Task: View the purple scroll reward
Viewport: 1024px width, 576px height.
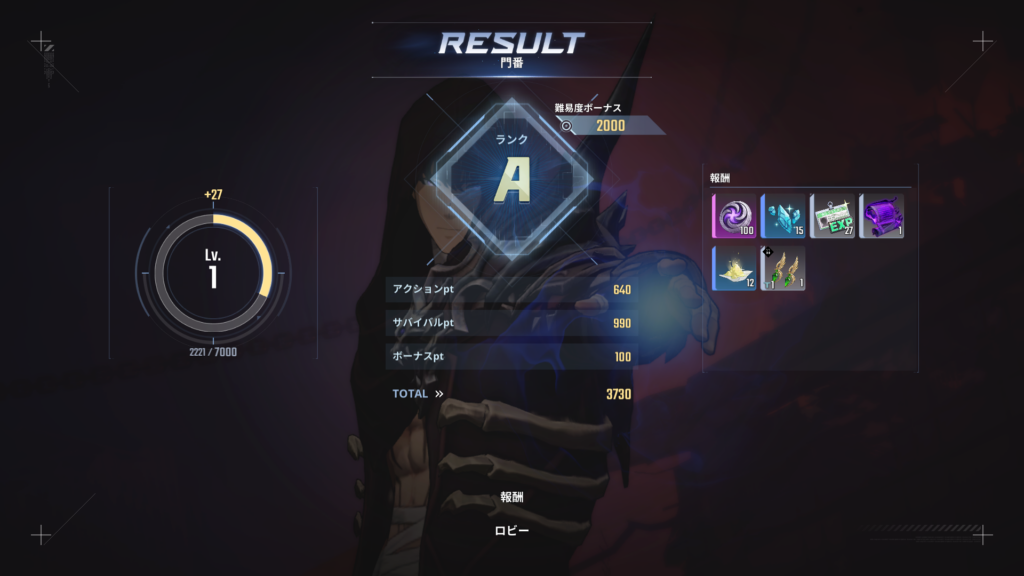Action: point(881,216)
